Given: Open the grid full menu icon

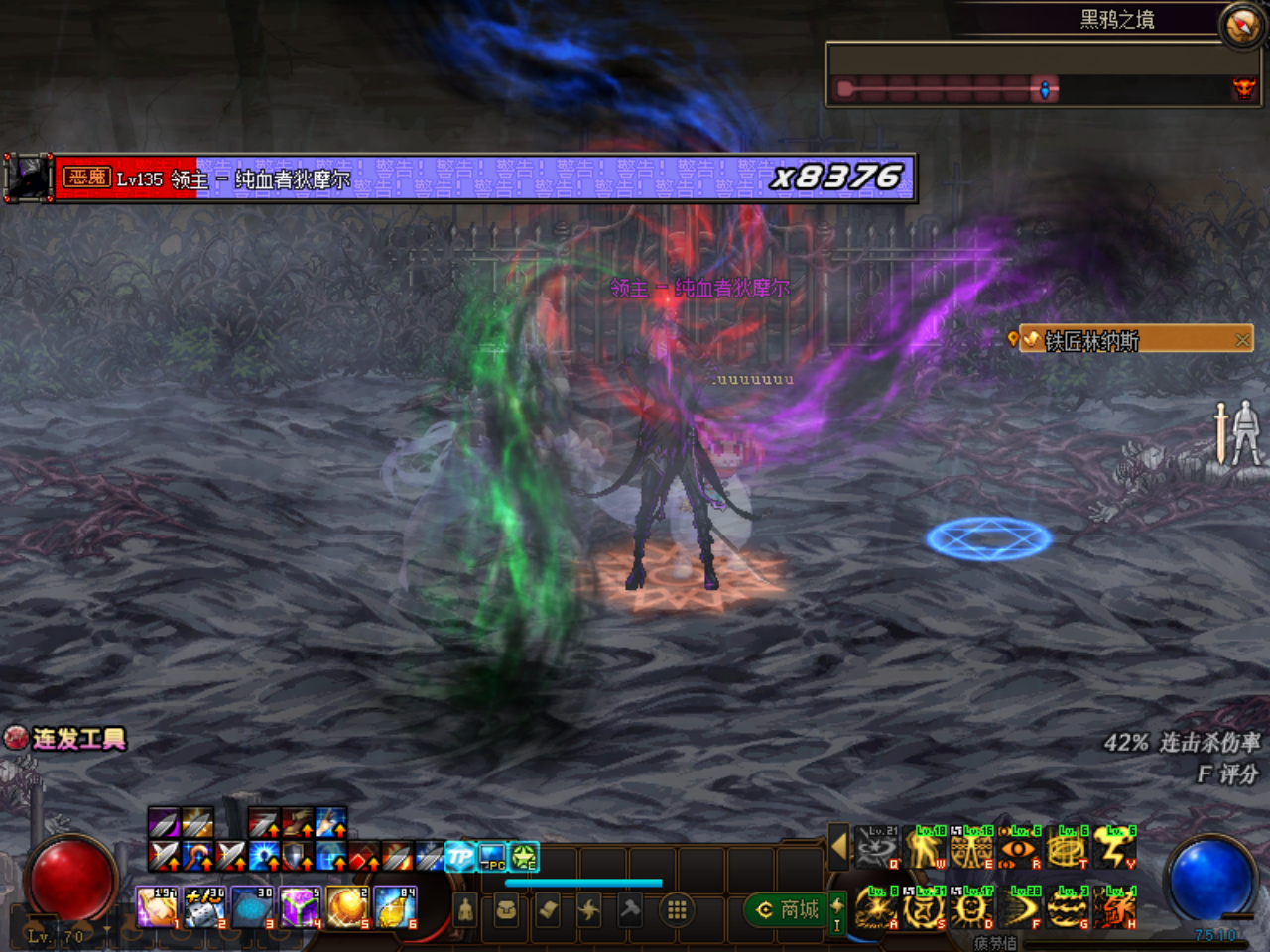Looking at the screenshot, I should pyautogui.click(x=675, y=909).
